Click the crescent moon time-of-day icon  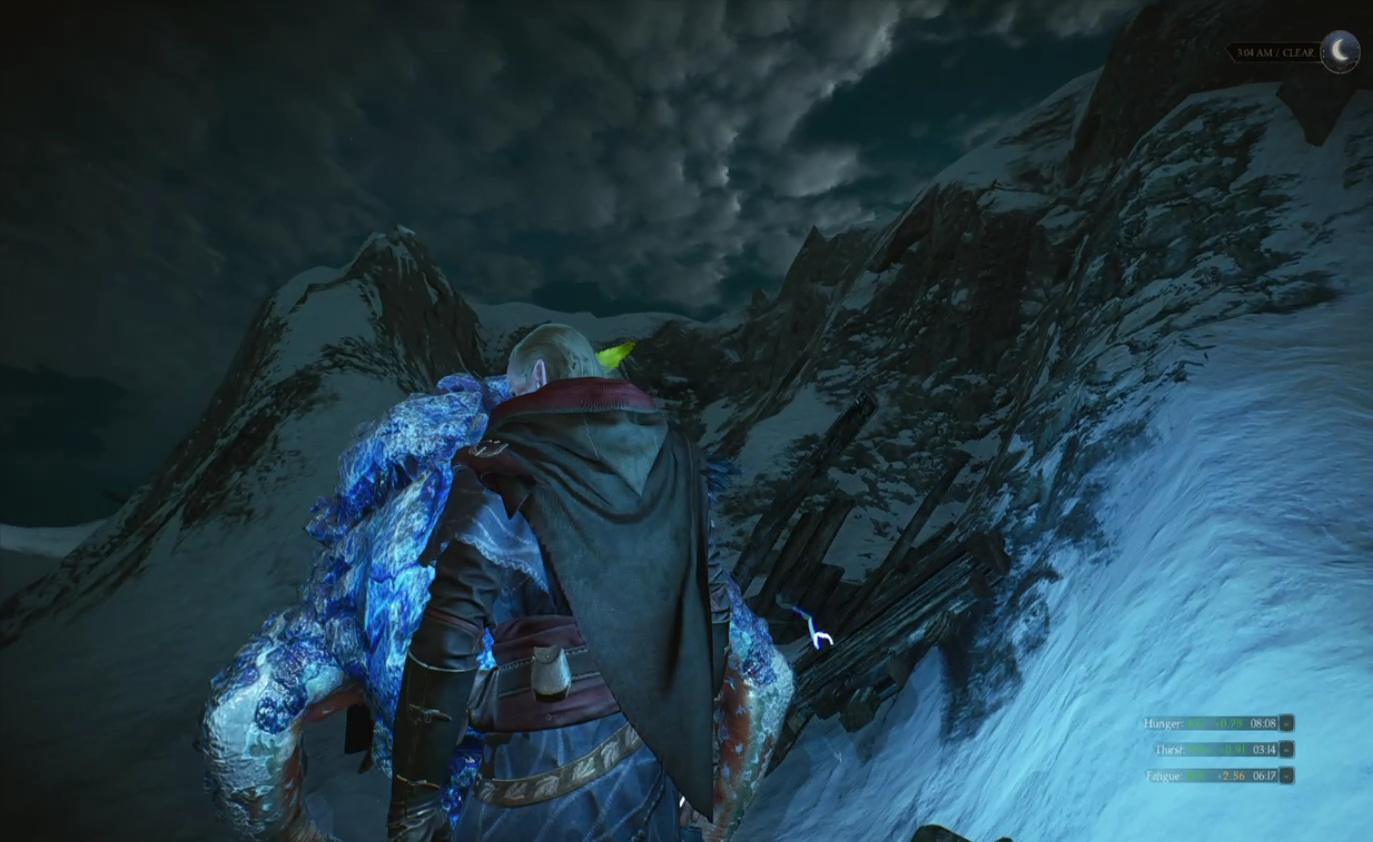pyautogui.click(x=1340, y=51)
